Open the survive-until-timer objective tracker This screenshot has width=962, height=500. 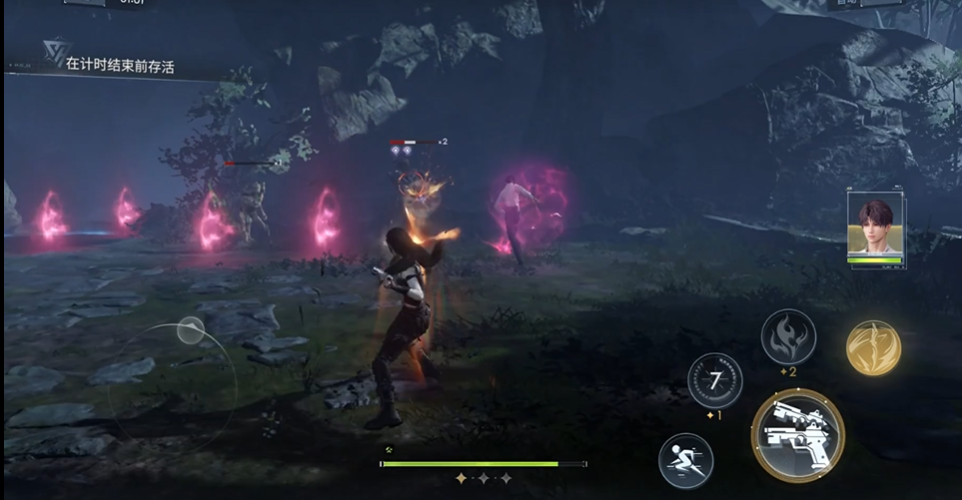click(120, 65)
